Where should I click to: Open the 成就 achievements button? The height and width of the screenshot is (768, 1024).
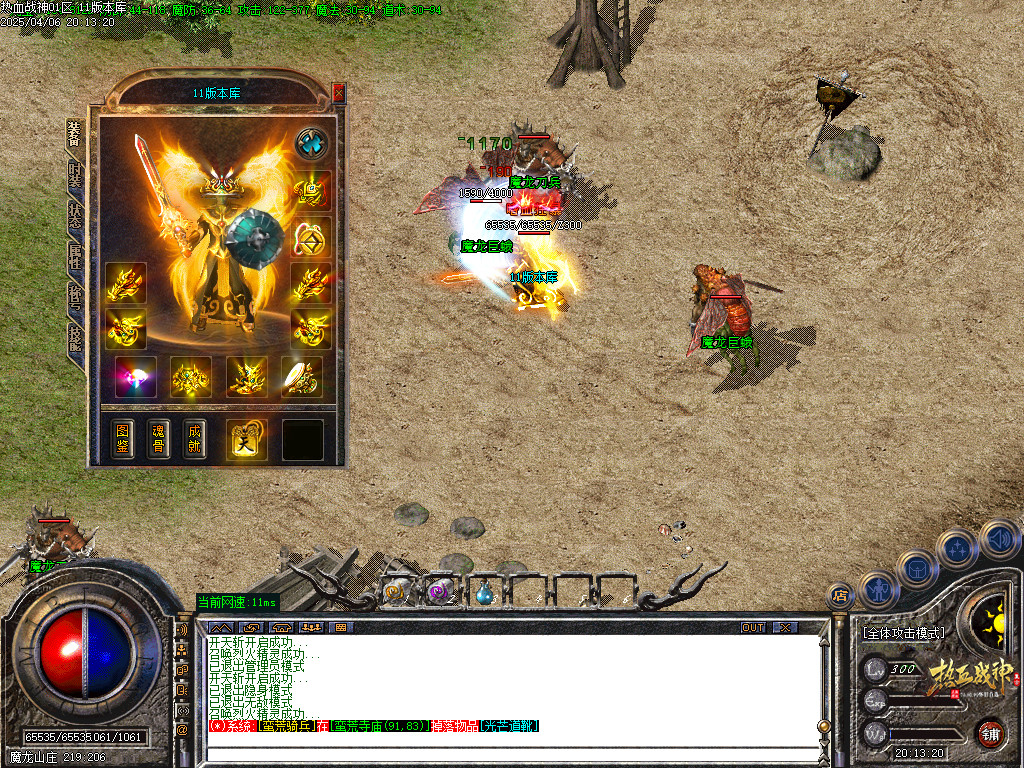[x=195, y=438]
